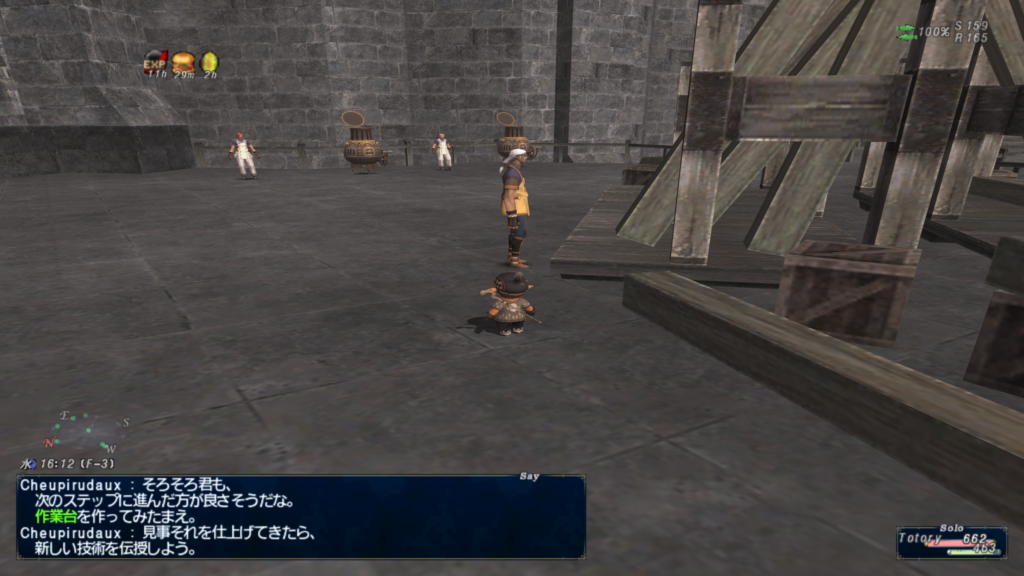Inspect the yellow-green egg buff icon

click(209, 62)
